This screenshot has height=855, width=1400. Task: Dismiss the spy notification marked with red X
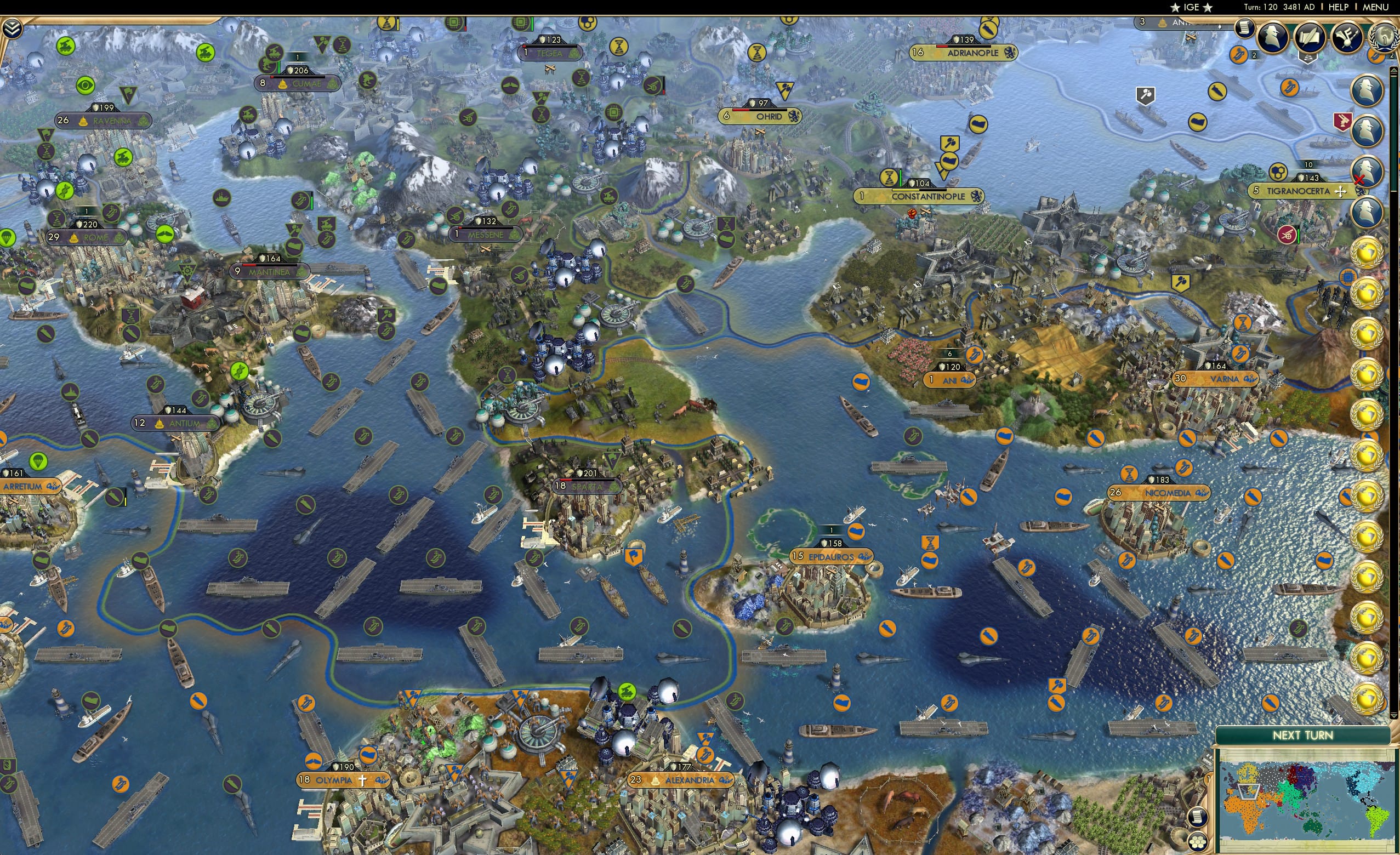(1367, 169)
